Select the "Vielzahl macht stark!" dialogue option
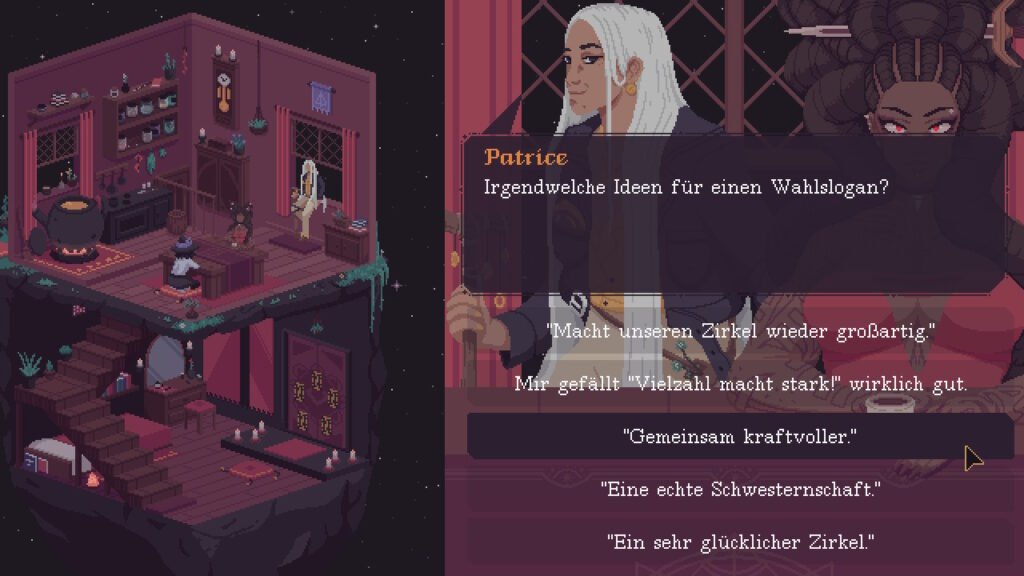Image resolution: width=1024 pixels, height=576 pixels. (x=740, y=383)
